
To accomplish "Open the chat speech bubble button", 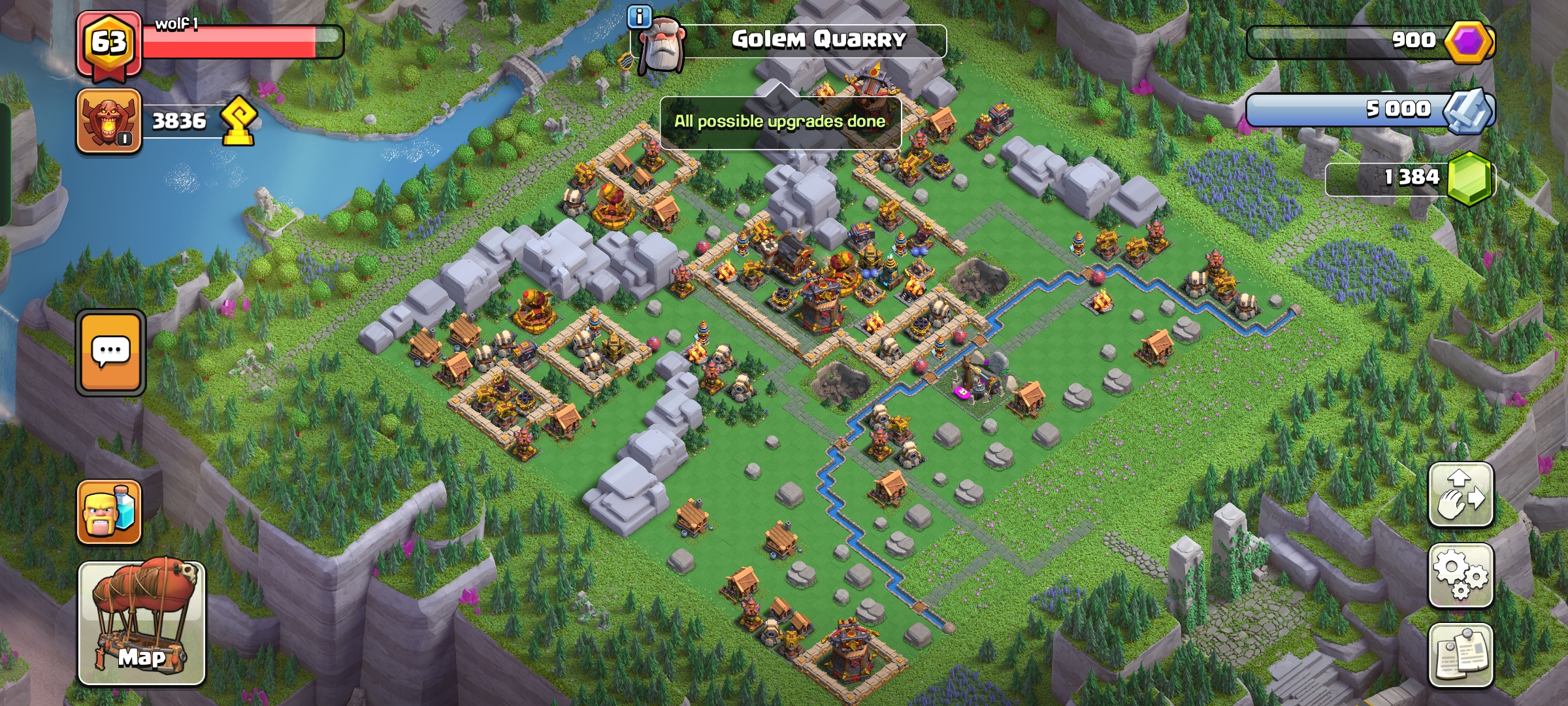I will (x=110, y=352).
